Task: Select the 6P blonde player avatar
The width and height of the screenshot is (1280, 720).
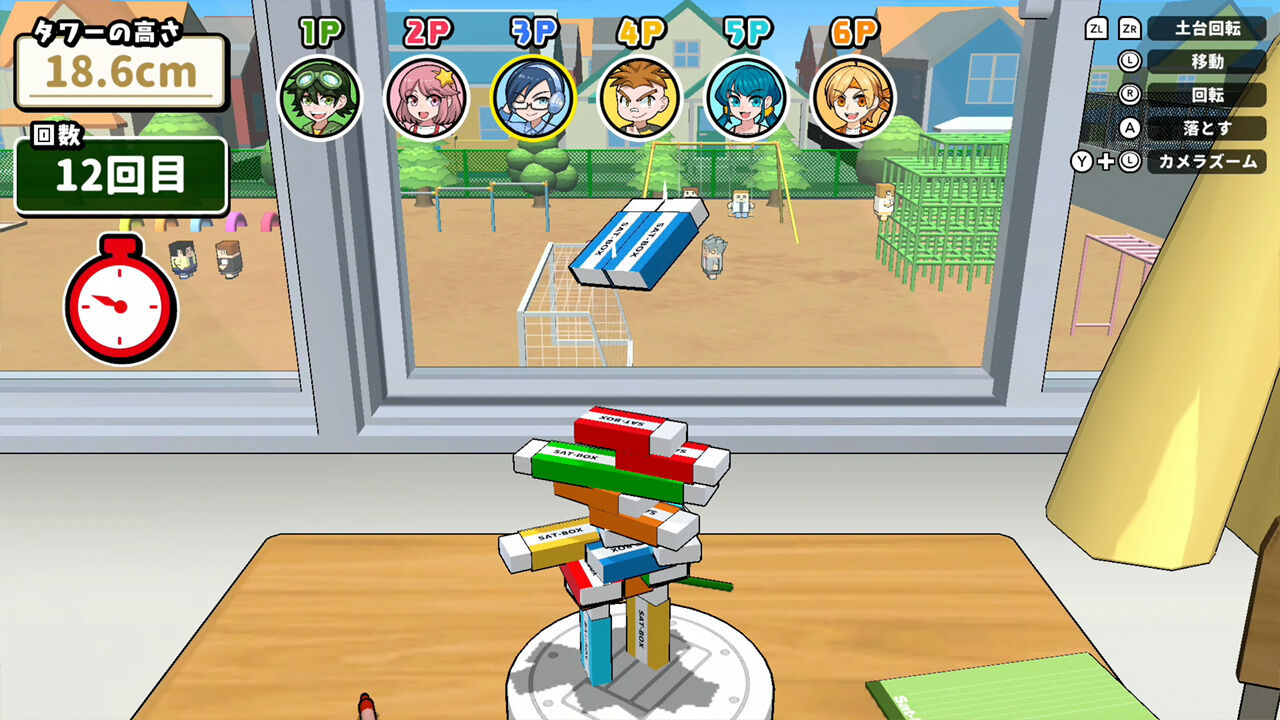Action: [x=852, y=97]
